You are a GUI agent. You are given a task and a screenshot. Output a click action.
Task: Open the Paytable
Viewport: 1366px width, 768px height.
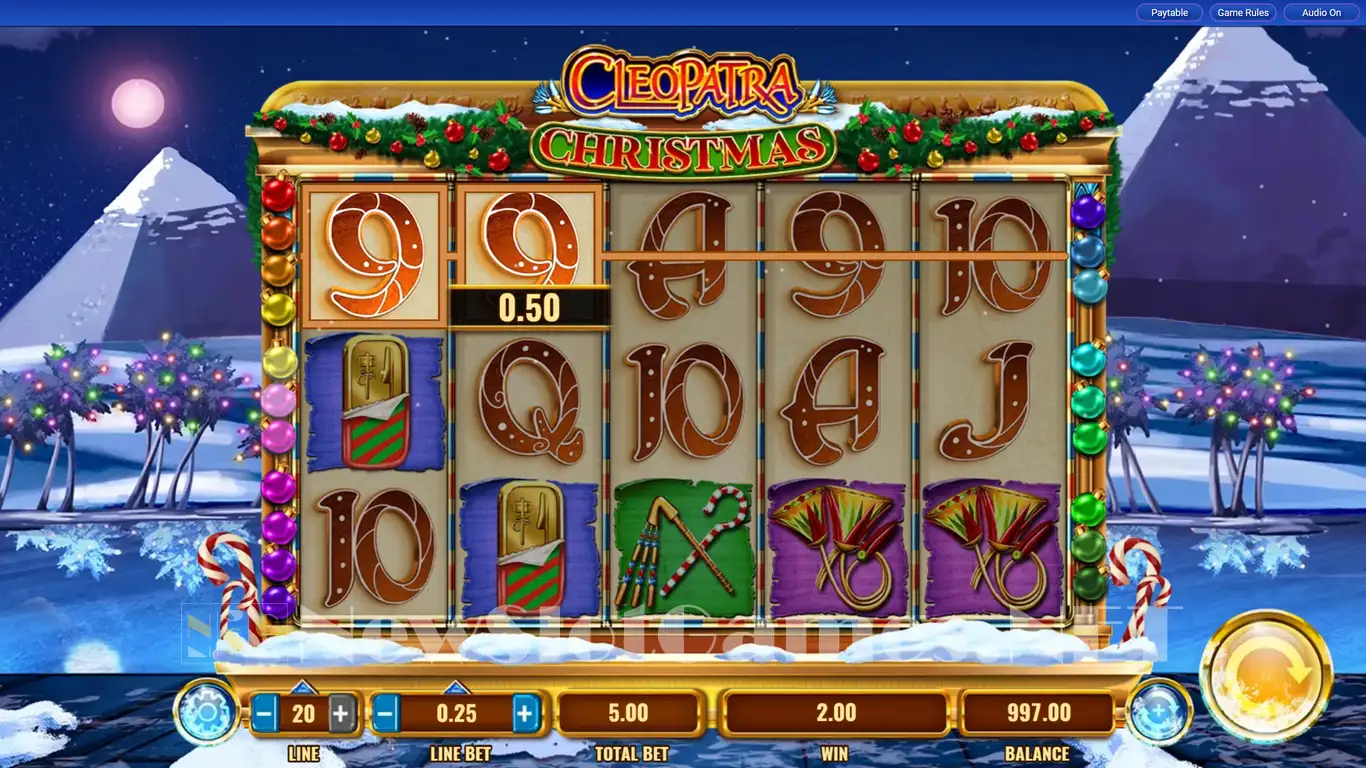(1169, 13)
